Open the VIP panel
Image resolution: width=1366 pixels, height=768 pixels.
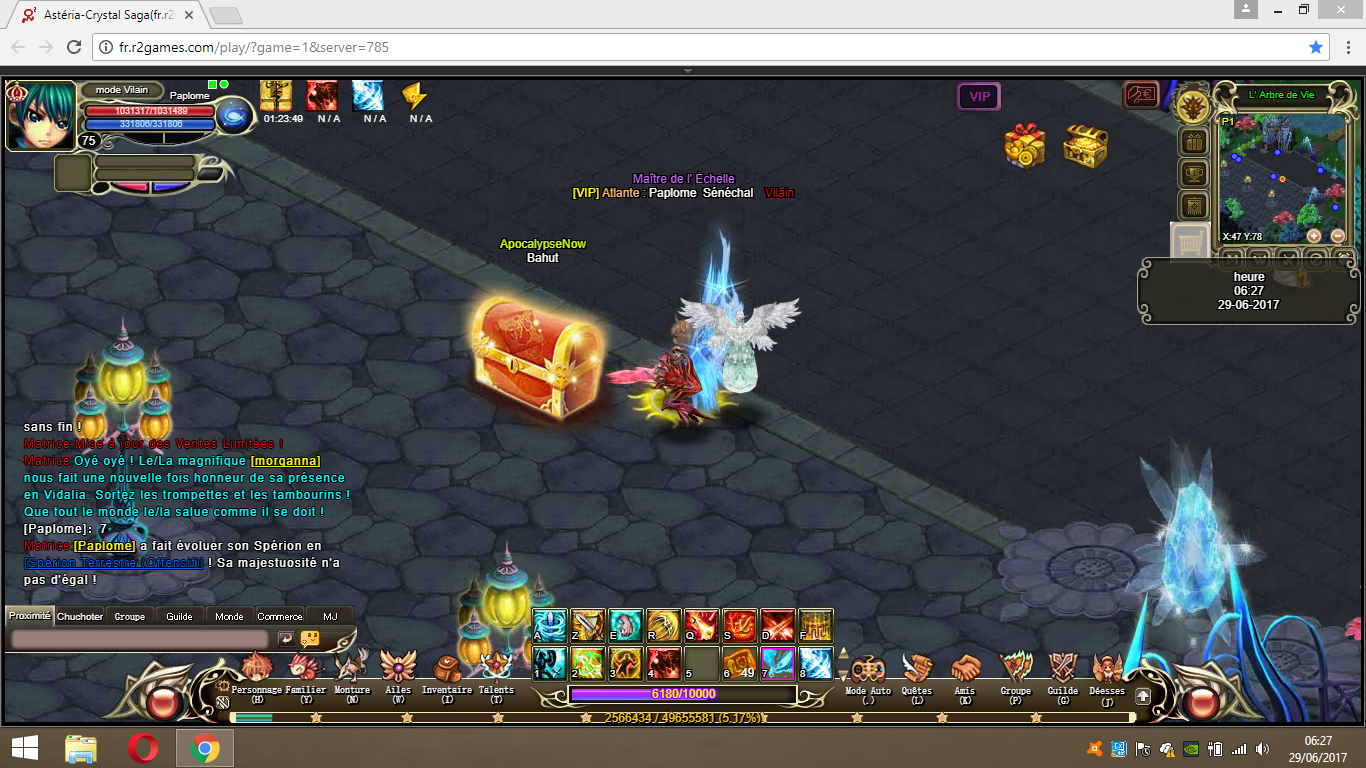point(979,97)
